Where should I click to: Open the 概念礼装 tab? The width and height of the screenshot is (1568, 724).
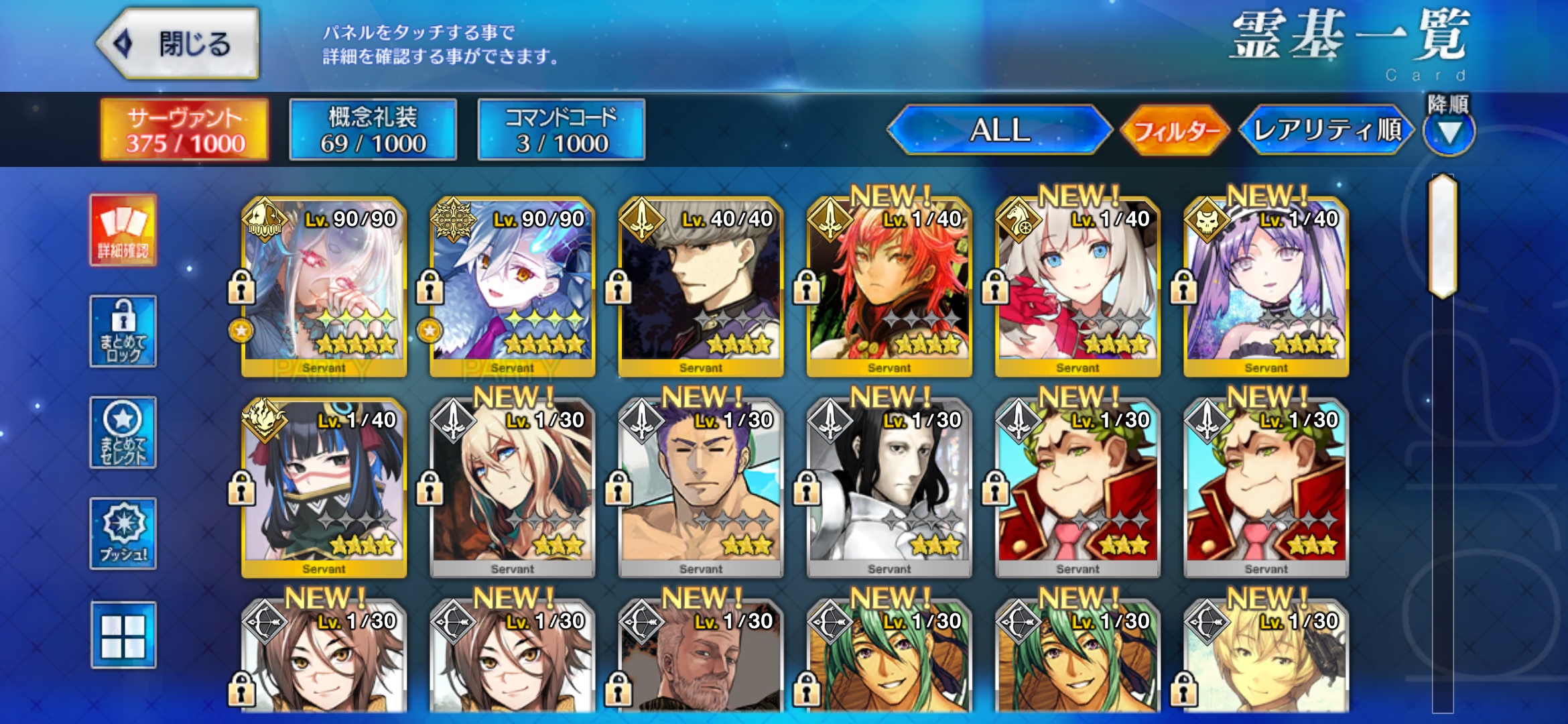coord(373,130)
